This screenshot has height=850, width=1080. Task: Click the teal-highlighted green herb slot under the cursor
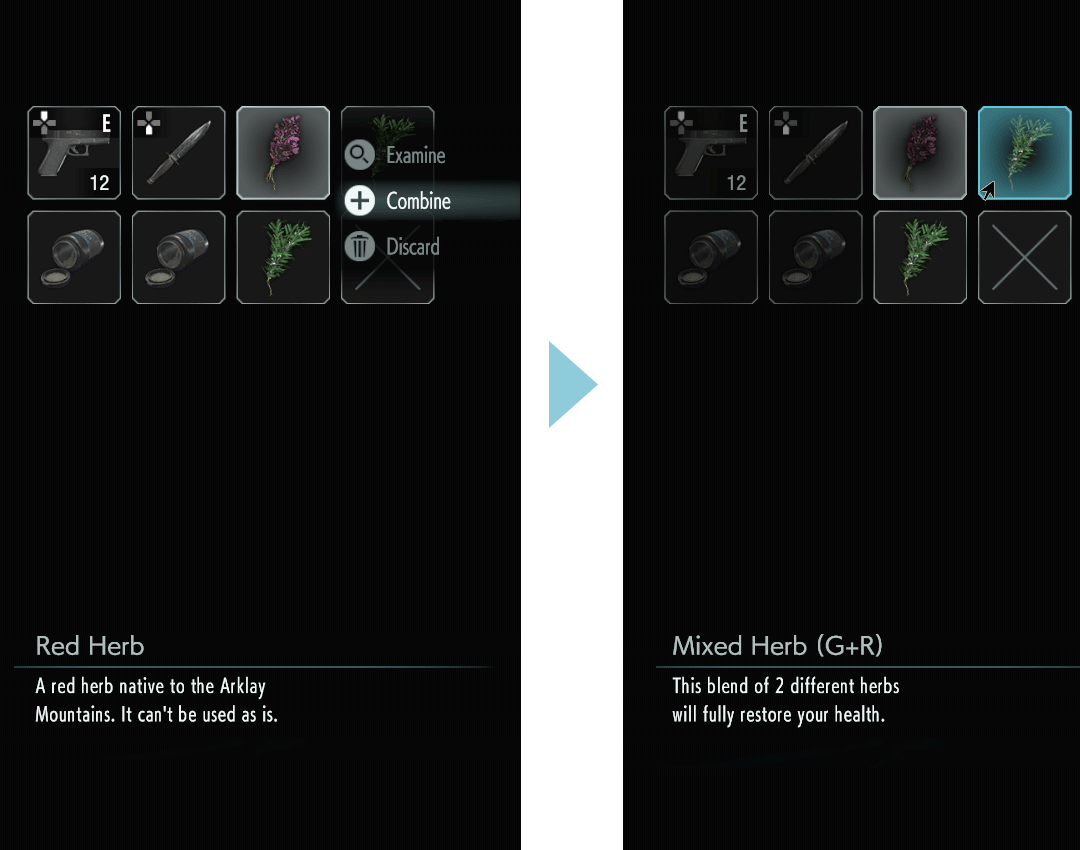(1024, 153)
